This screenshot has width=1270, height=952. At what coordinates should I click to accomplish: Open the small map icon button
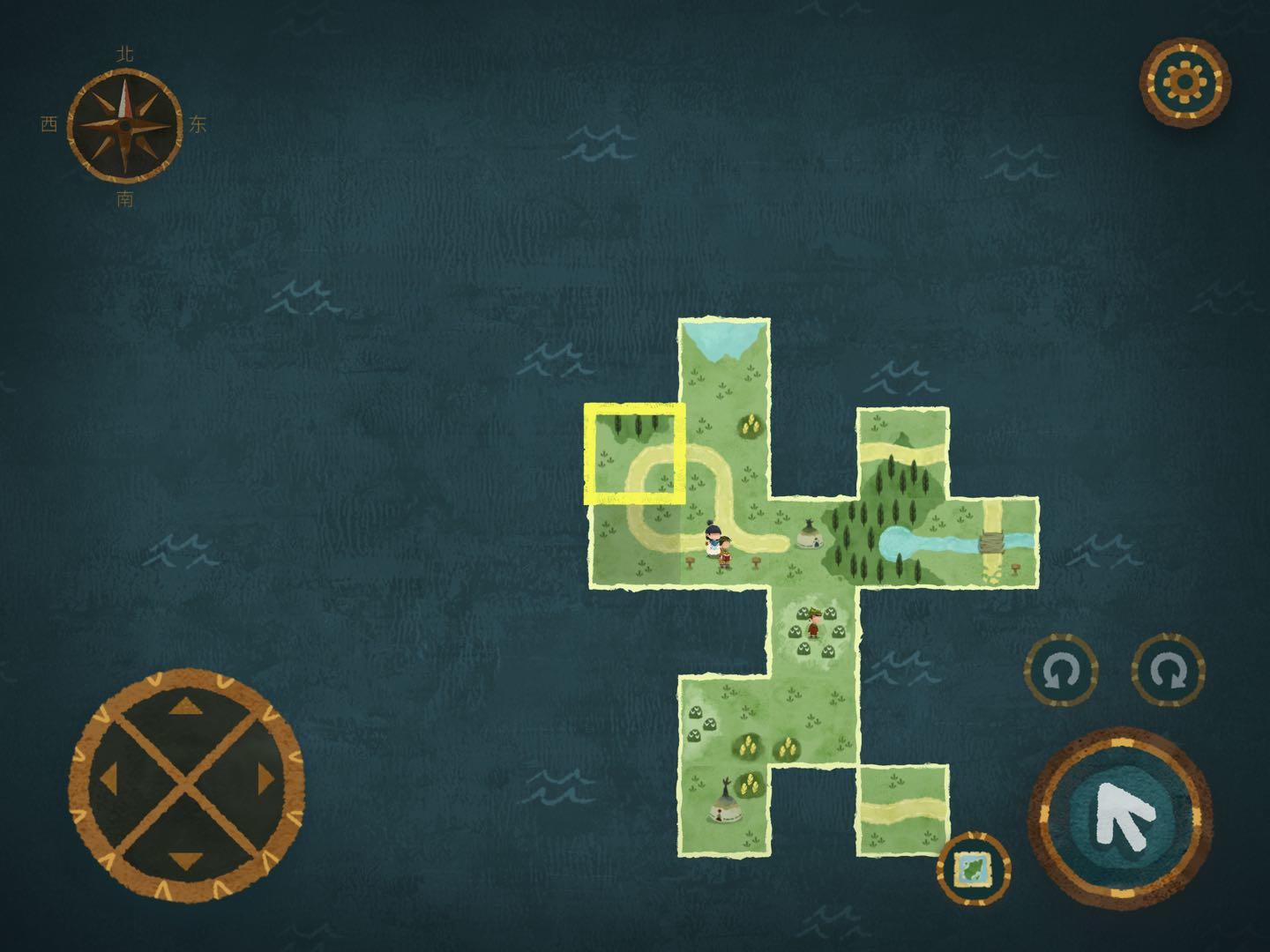[x=974, y=868]
